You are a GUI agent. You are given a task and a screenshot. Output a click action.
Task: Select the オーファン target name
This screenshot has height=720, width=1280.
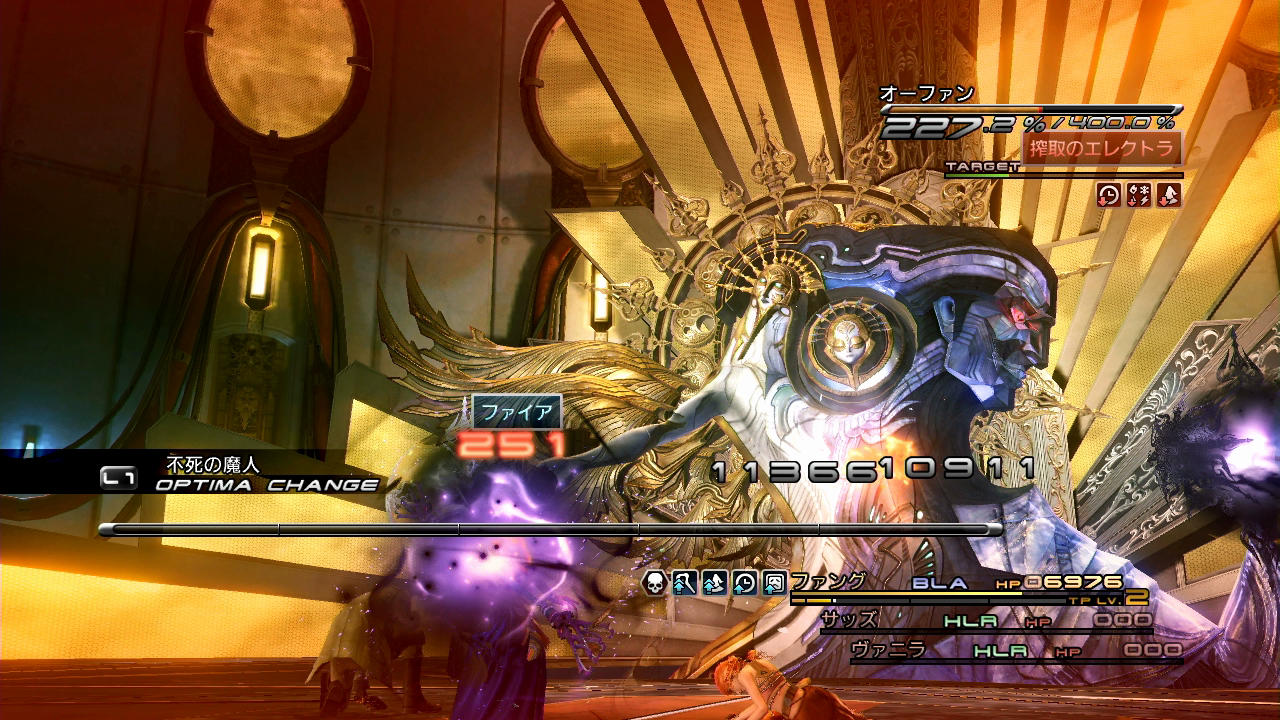(926, 94)
